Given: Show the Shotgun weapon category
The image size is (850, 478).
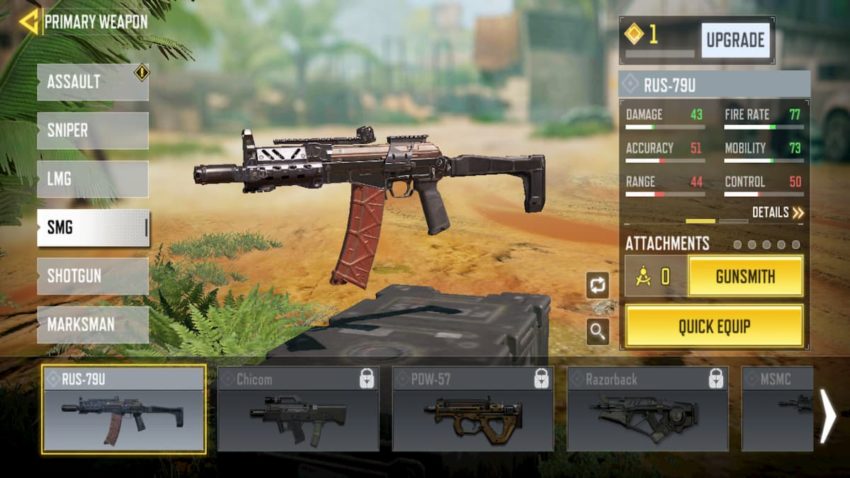Looking at the screenshot, I should (x=92, y=276).
